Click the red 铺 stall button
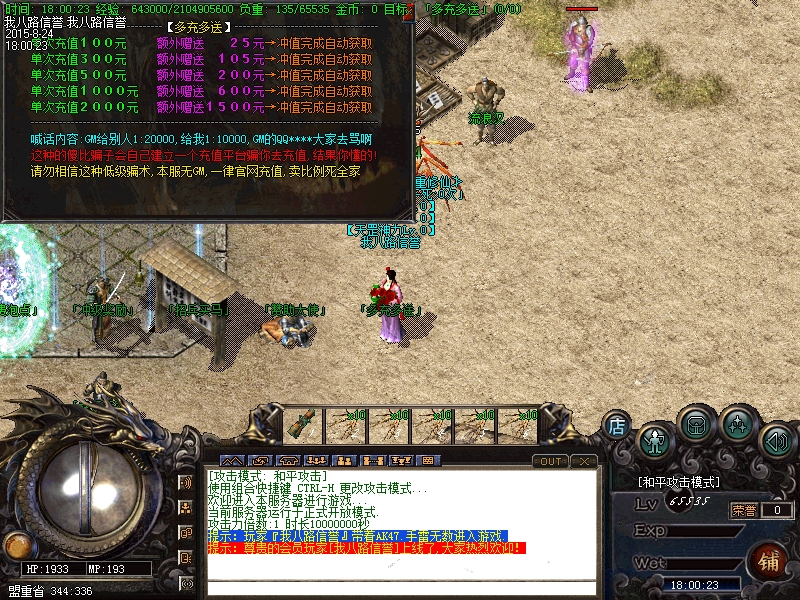 [770, 560]
